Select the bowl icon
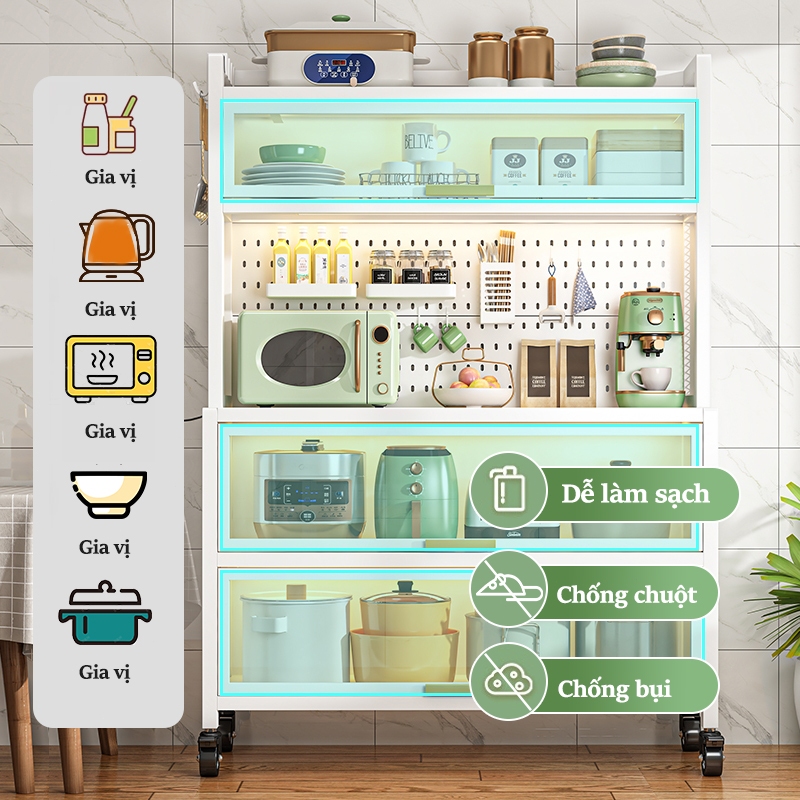Viewport: 800px width, 800px height. coord(109,493)
